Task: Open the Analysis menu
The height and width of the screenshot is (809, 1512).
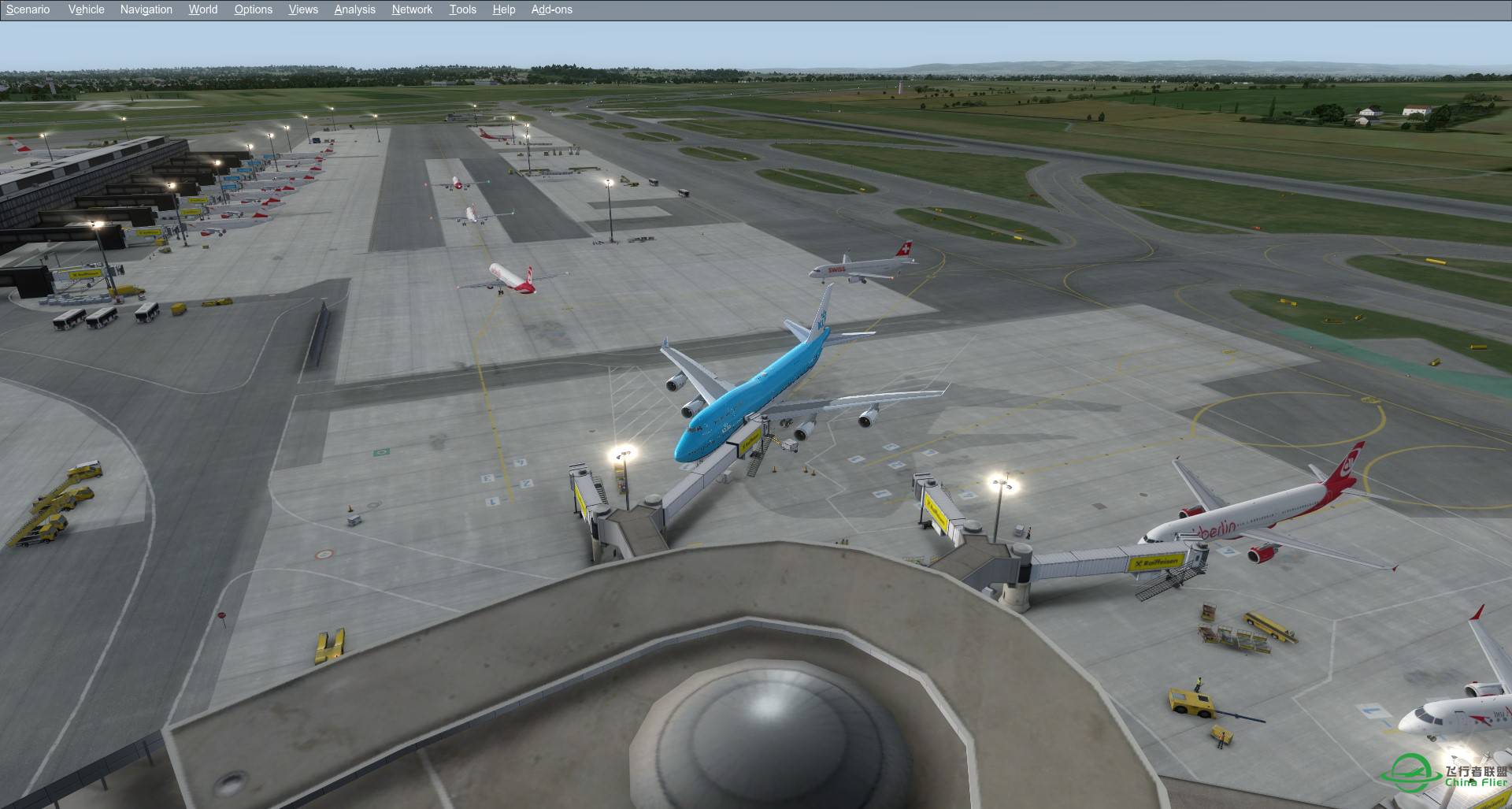Action: [354, 9]
